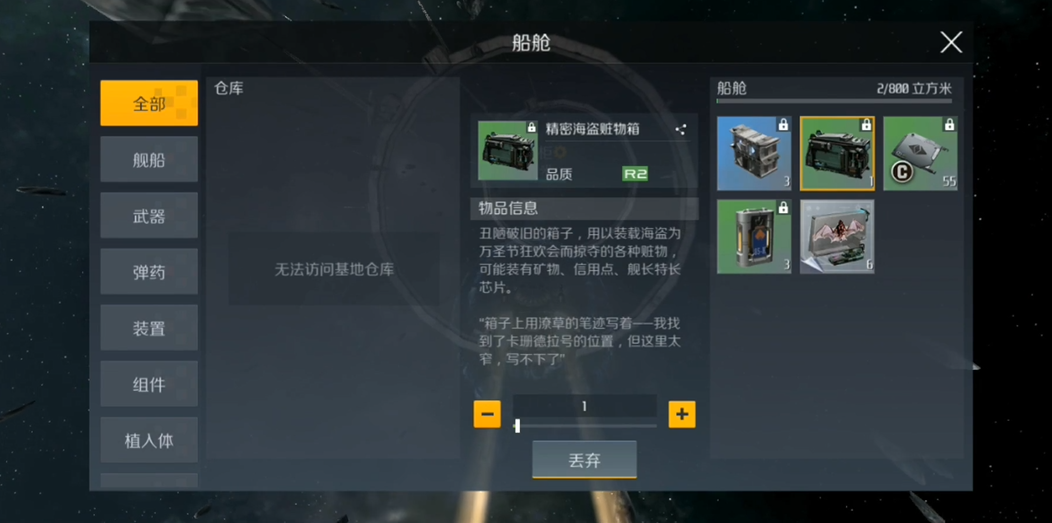1052x523 pixels.
Task: Decrease quantity with the minus button
Action: pyautogui.click(x=487, y=414)
